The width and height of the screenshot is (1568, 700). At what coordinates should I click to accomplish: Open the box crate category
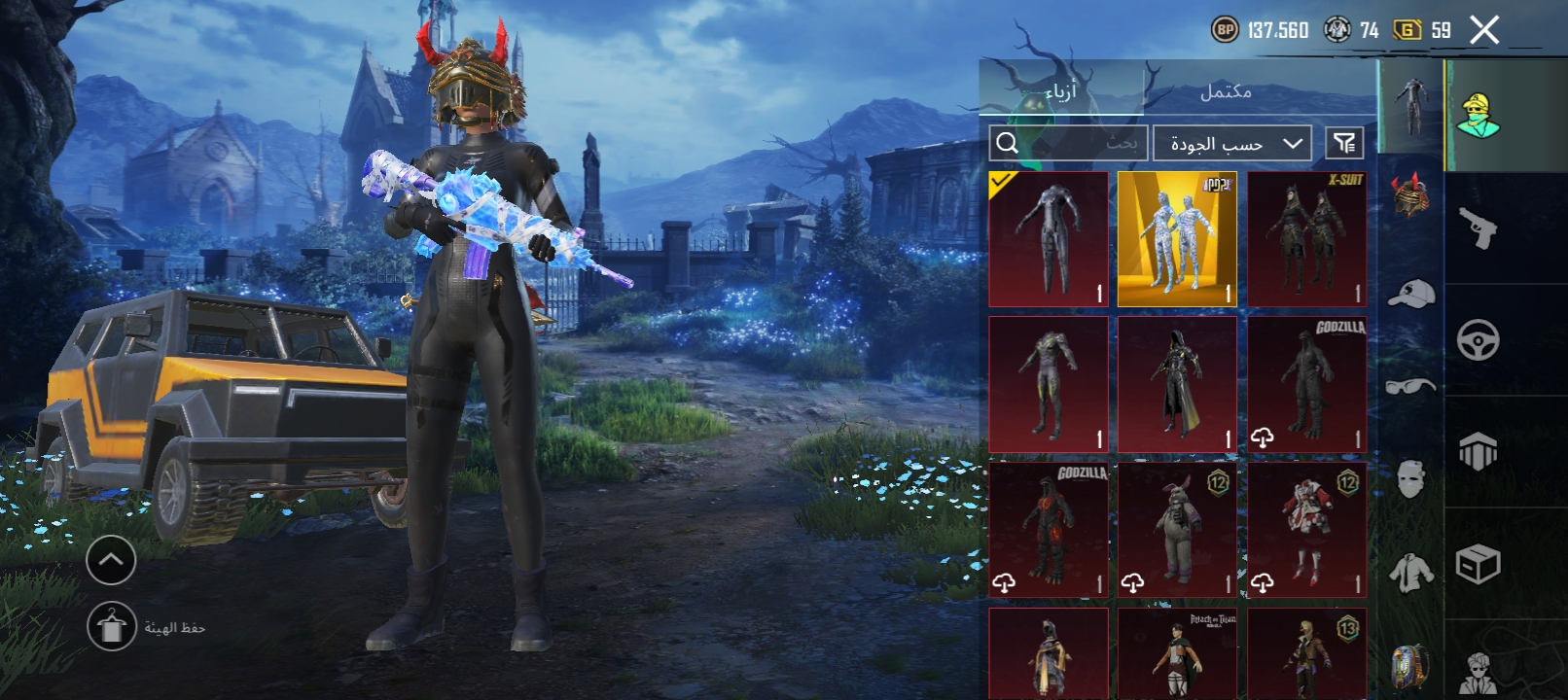click(x=1478, y=564)
